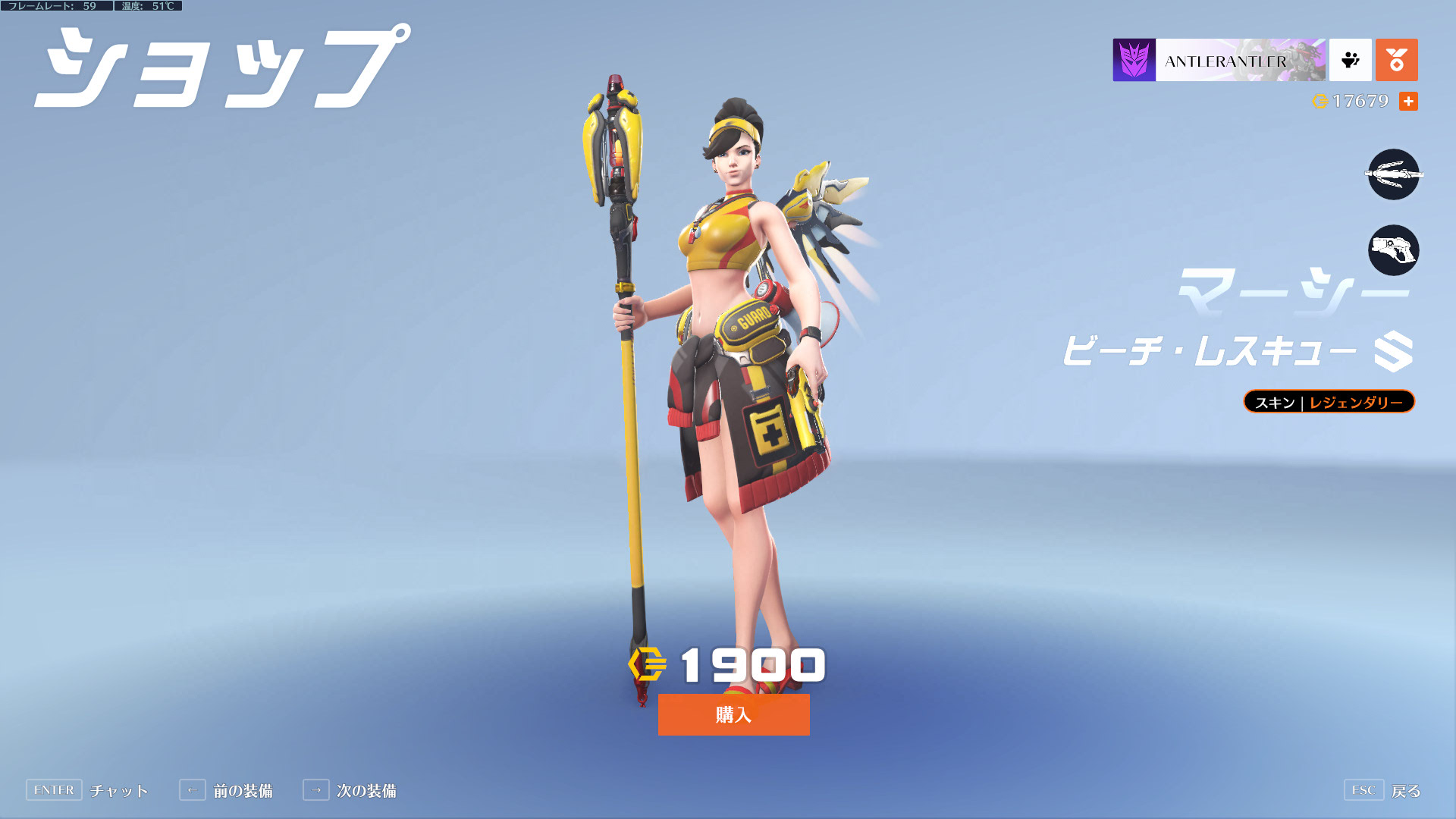This screenshot has height=819, width=1456.
Task: Show the previous equipment 前の装備
Action: (226, 790)
